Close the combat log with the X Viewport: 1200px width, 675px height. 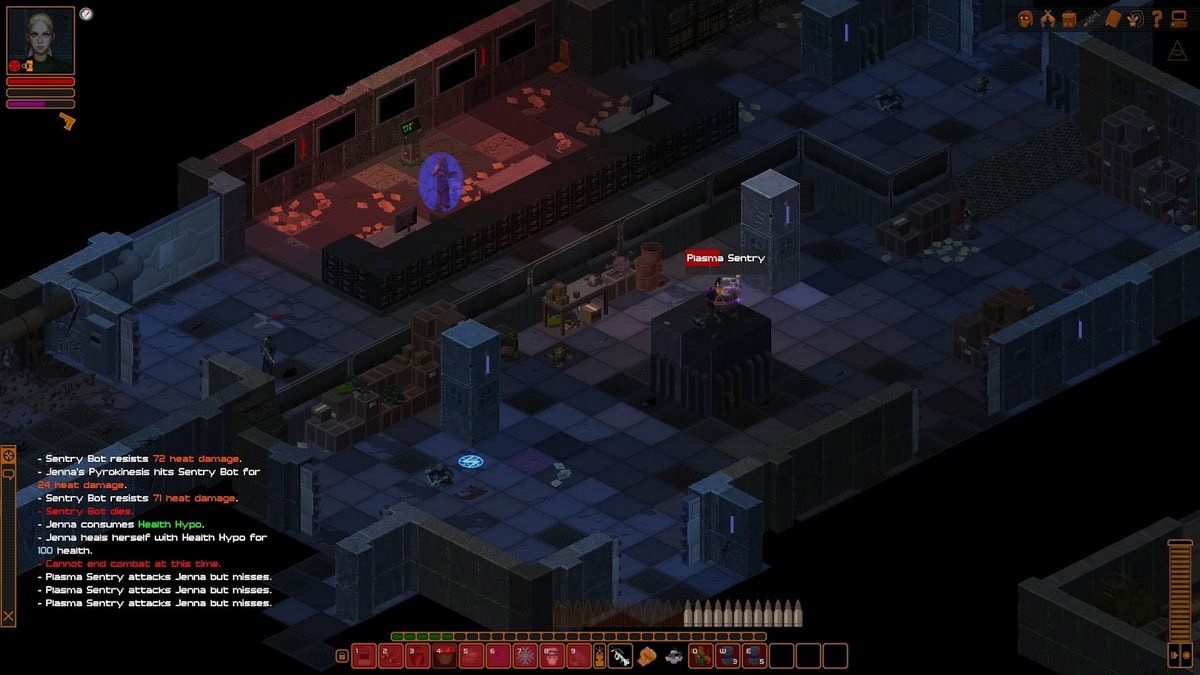[8, 616]
